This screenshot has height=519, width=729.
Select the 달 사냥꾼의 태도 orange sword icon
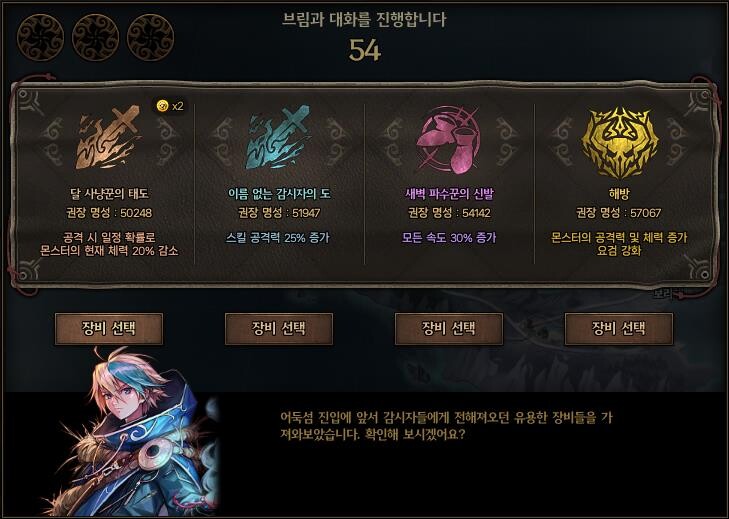109,140
